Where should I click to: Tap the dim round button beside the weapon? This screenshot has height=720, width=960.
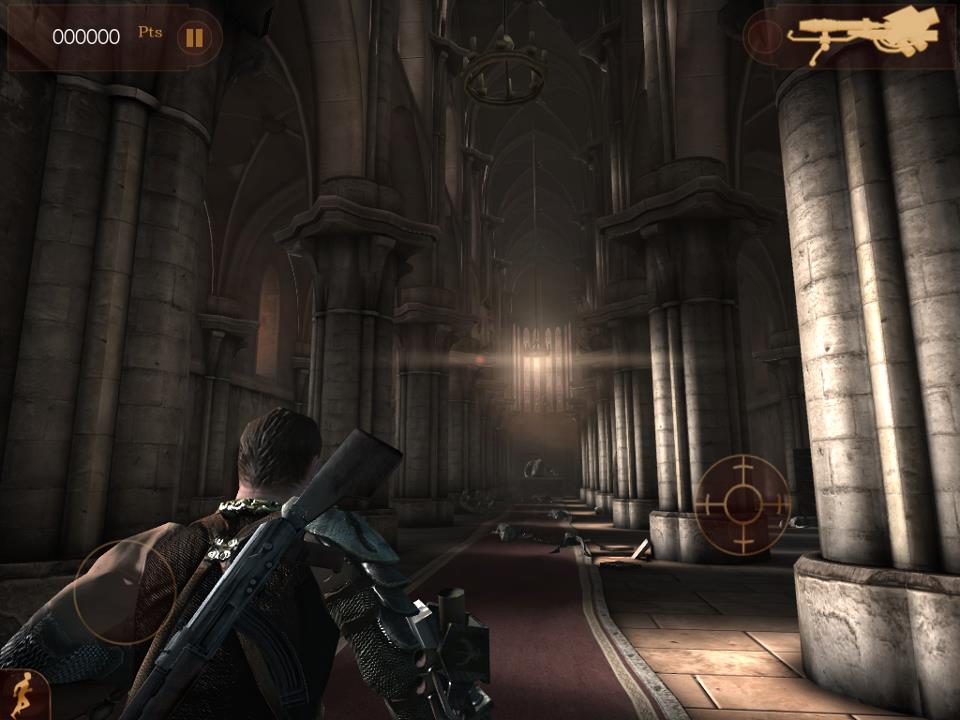[765, 37]
